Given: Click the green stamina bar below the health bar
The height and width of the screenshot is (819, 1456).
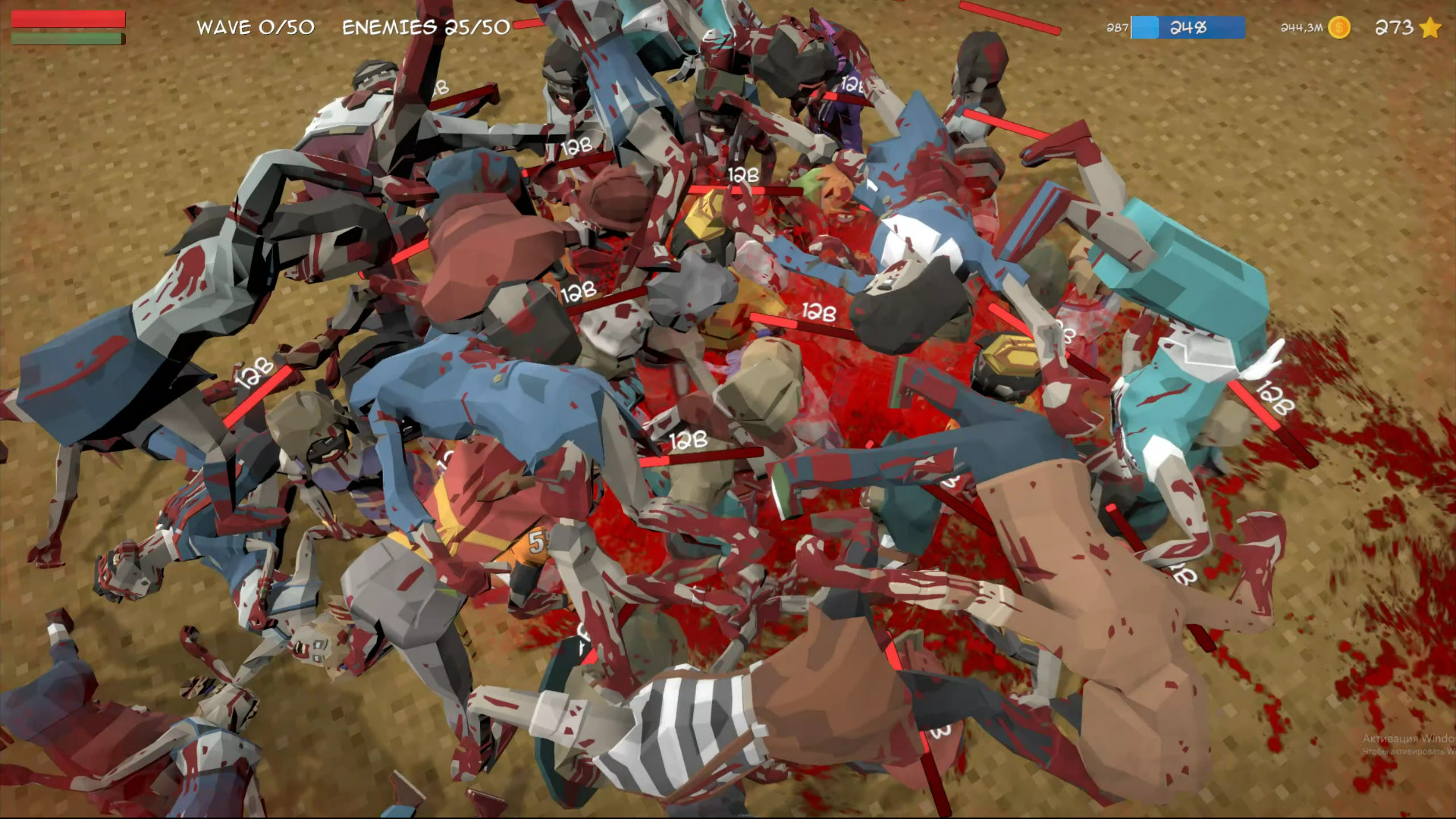Looking at the screenshot, I should click(x=64, y=38).
